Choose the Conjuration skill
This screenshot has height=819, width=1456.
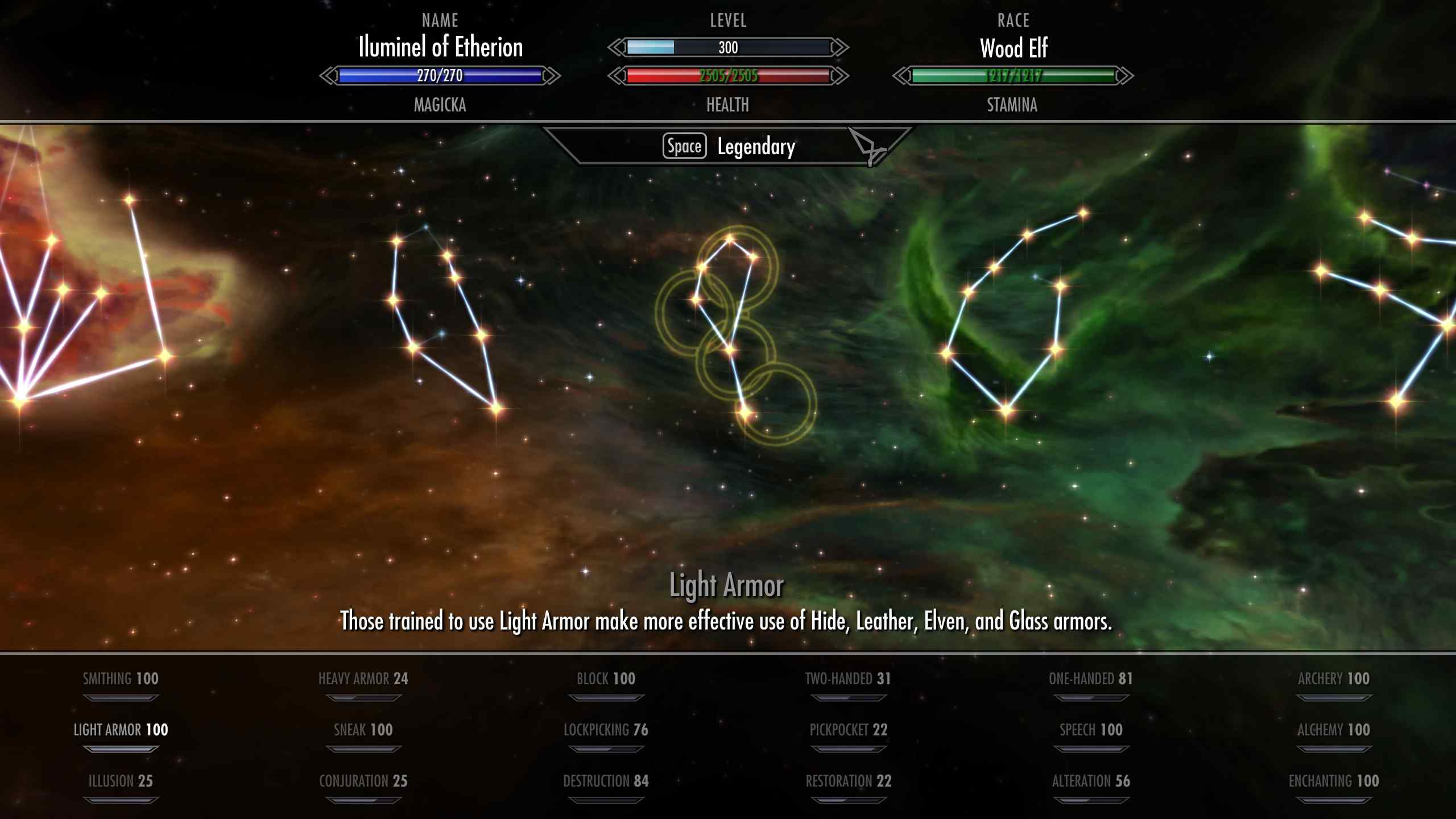363,781
